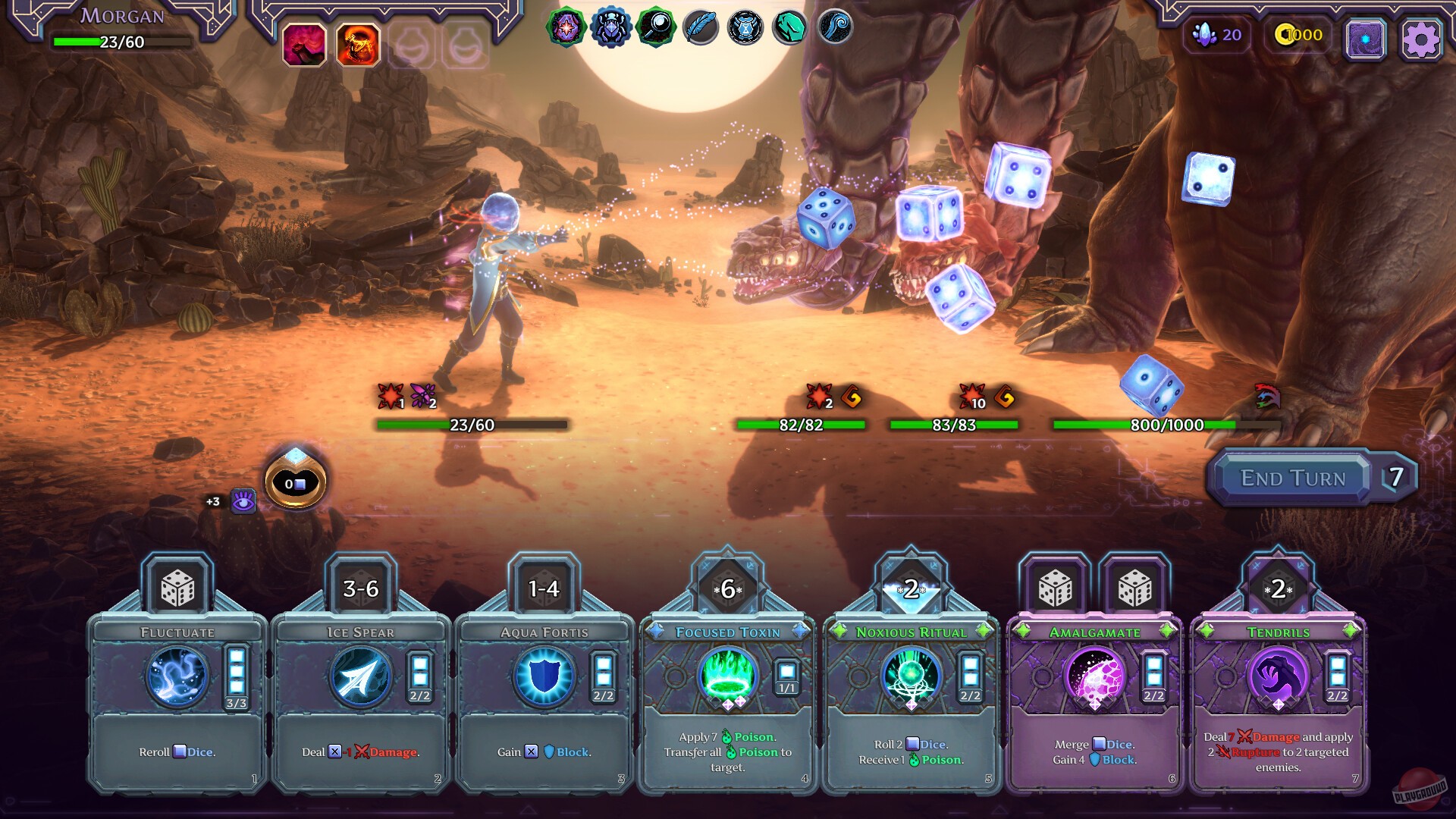
Task: Click the End Turn button
Action: (x=1293, y=478)
